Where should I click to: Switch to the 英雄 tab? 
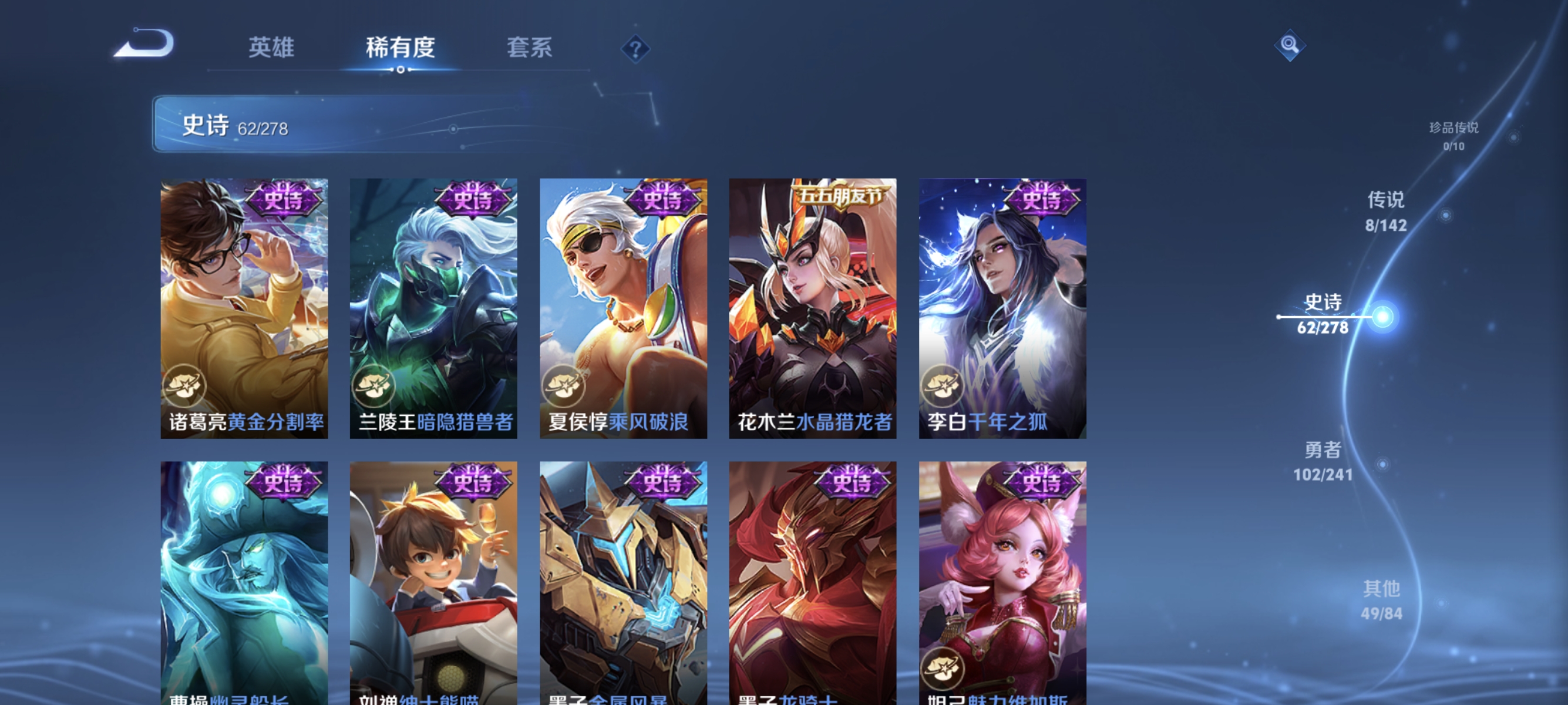pos(271,48)
